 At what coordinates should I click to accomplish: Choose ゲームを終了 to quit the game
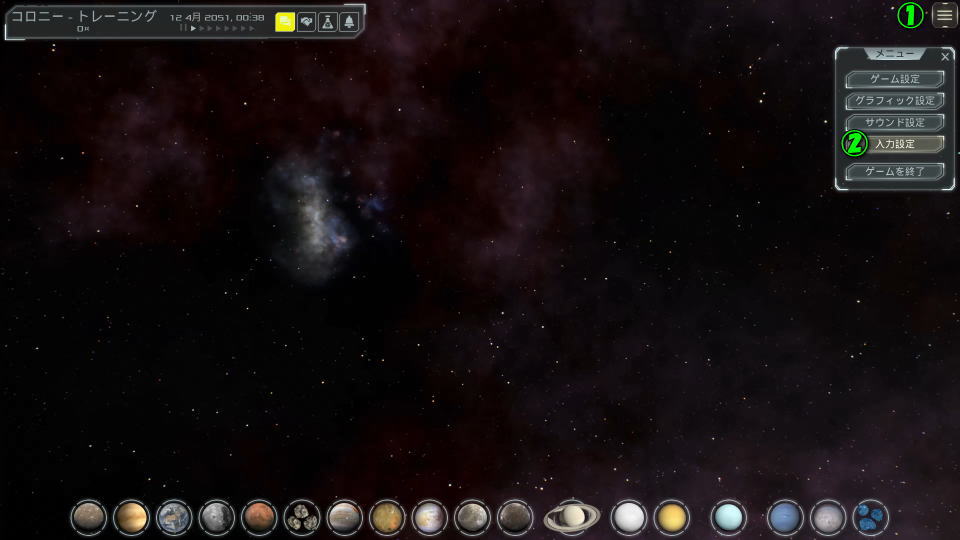coord(894,171)
